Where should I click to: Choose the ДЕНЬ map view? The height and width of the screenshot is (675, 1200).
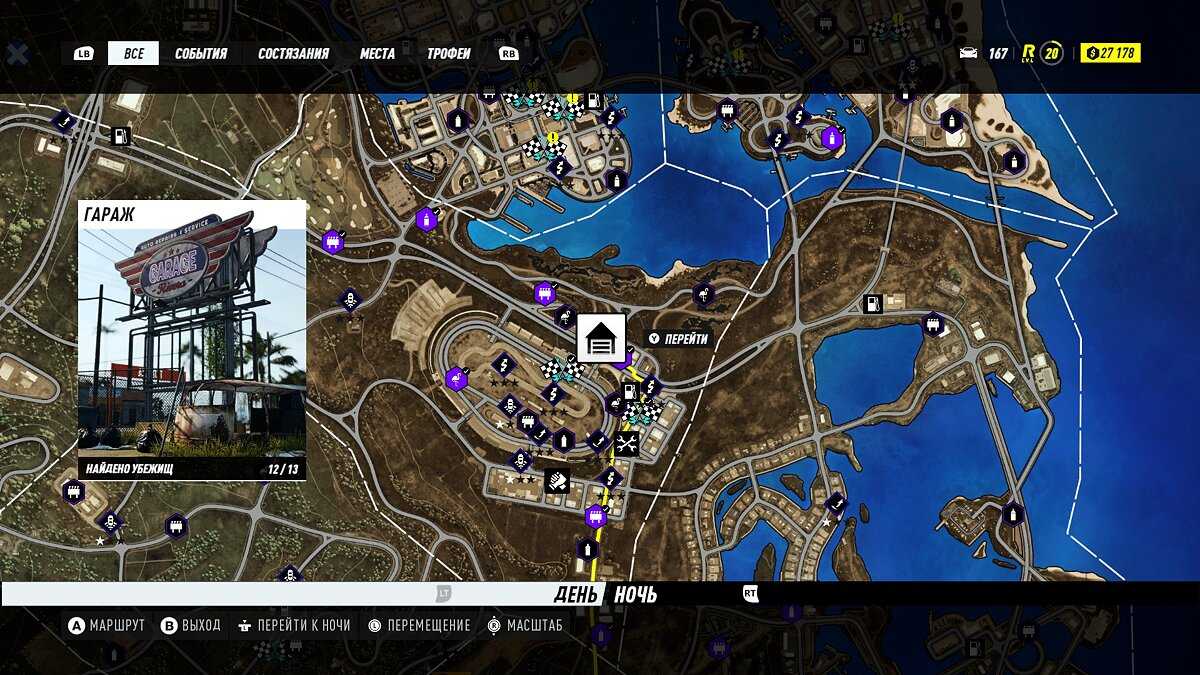tap(576, 595)
